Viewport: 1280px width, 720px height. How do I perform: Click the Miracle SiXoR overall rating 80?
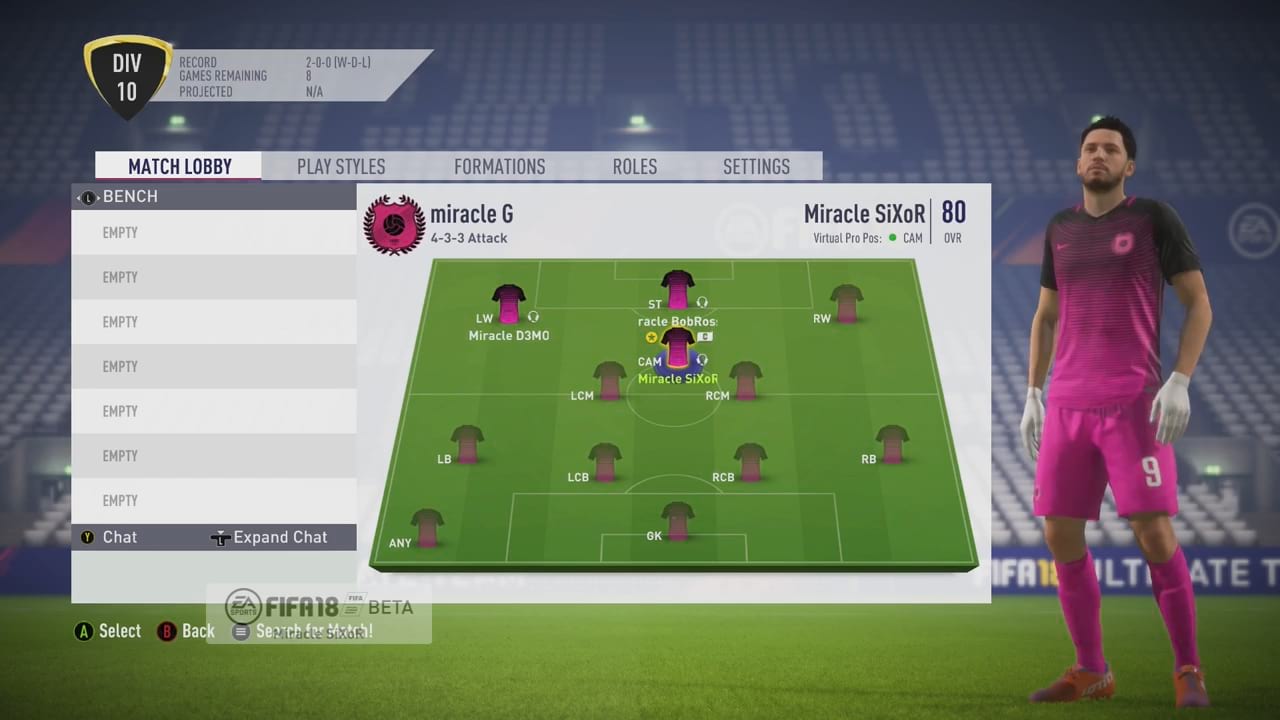tap(952, 213)
